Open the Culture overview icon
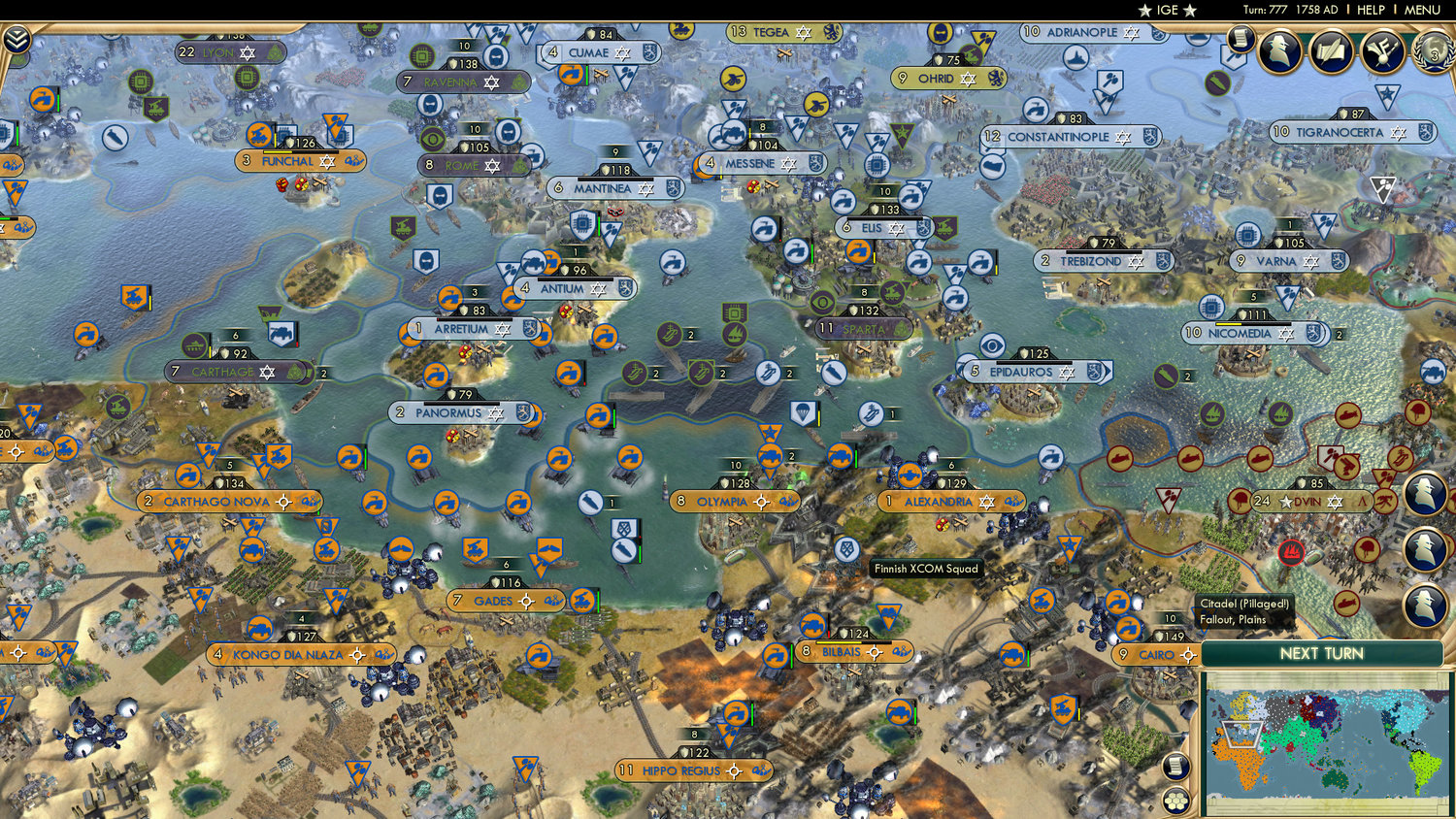Viewport: 1456px width, 819px height. pyautogui.click(x=1381, y=51)
